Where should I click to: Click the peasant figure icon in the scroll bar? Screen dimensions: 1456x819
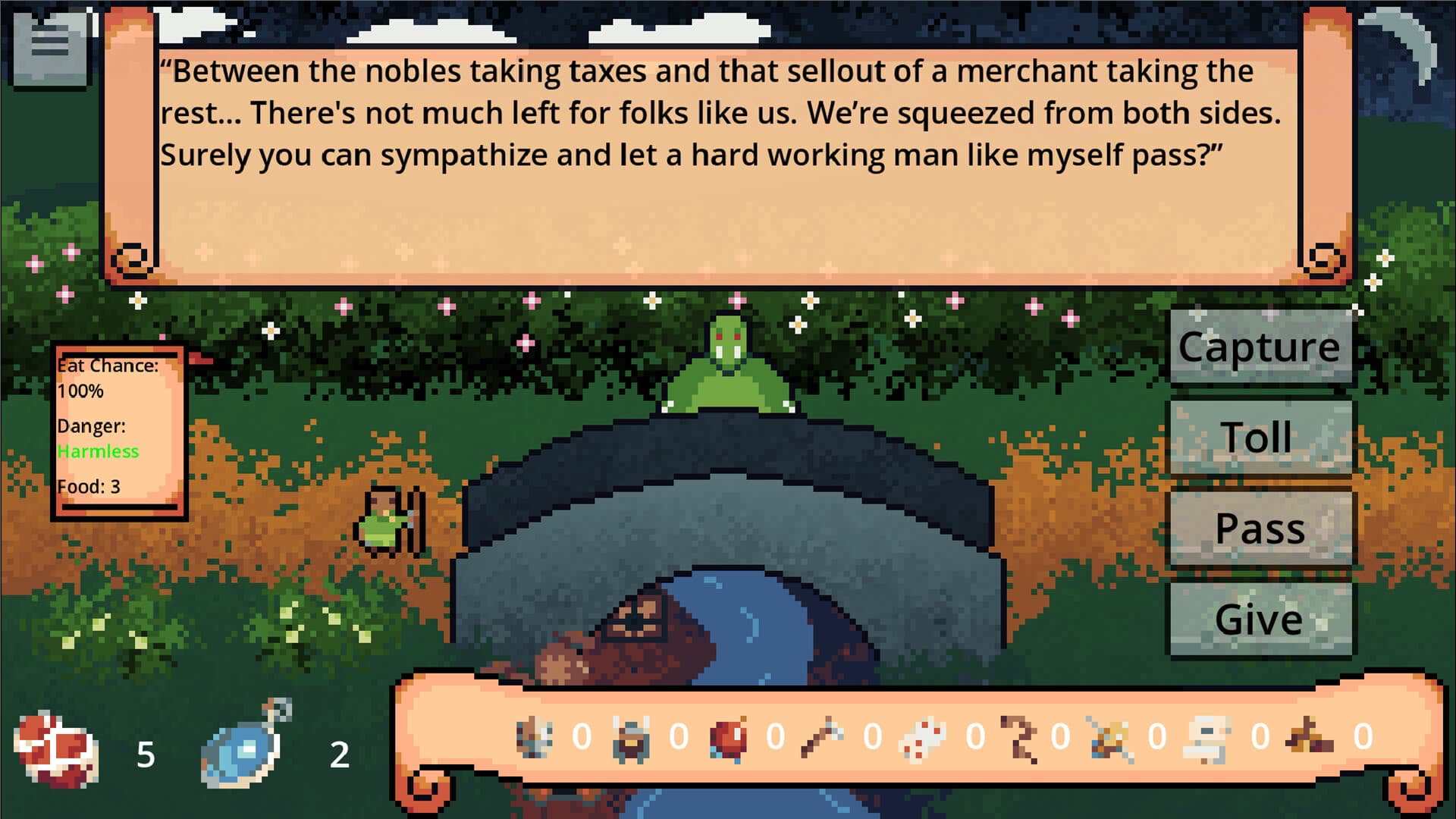(x=535, y=736)
